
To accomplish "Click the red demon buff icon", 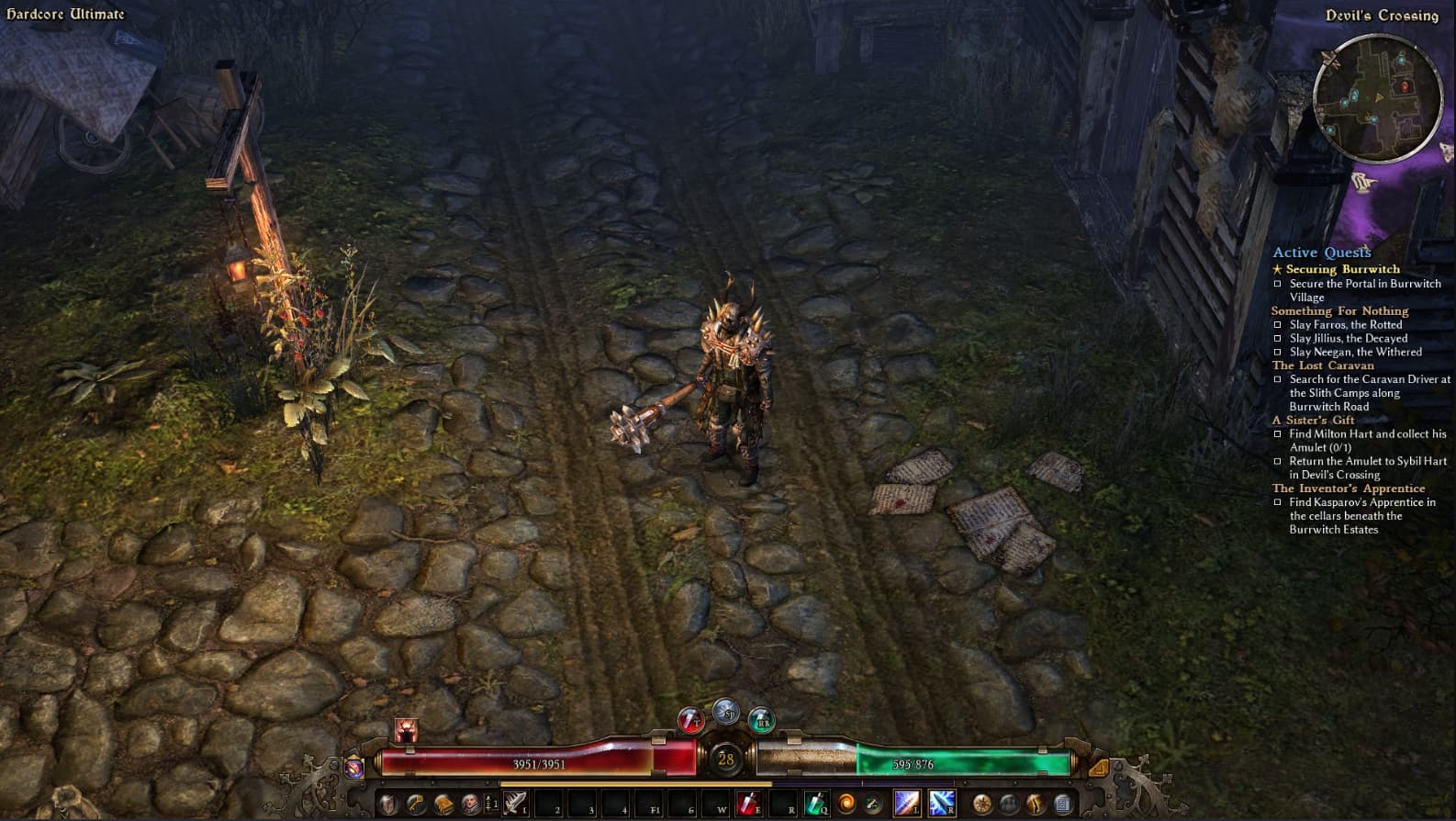I will click(x=407, y=730).
